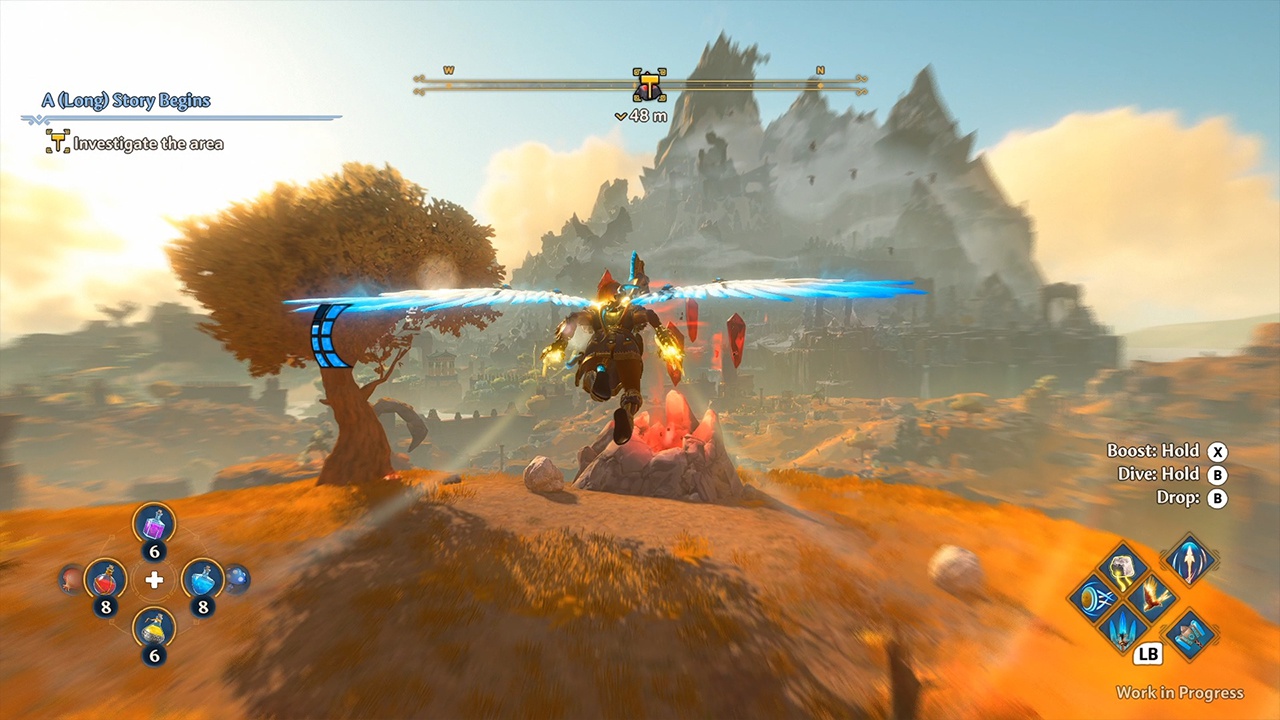Click the pomegranate item icon

pos(71,578)
